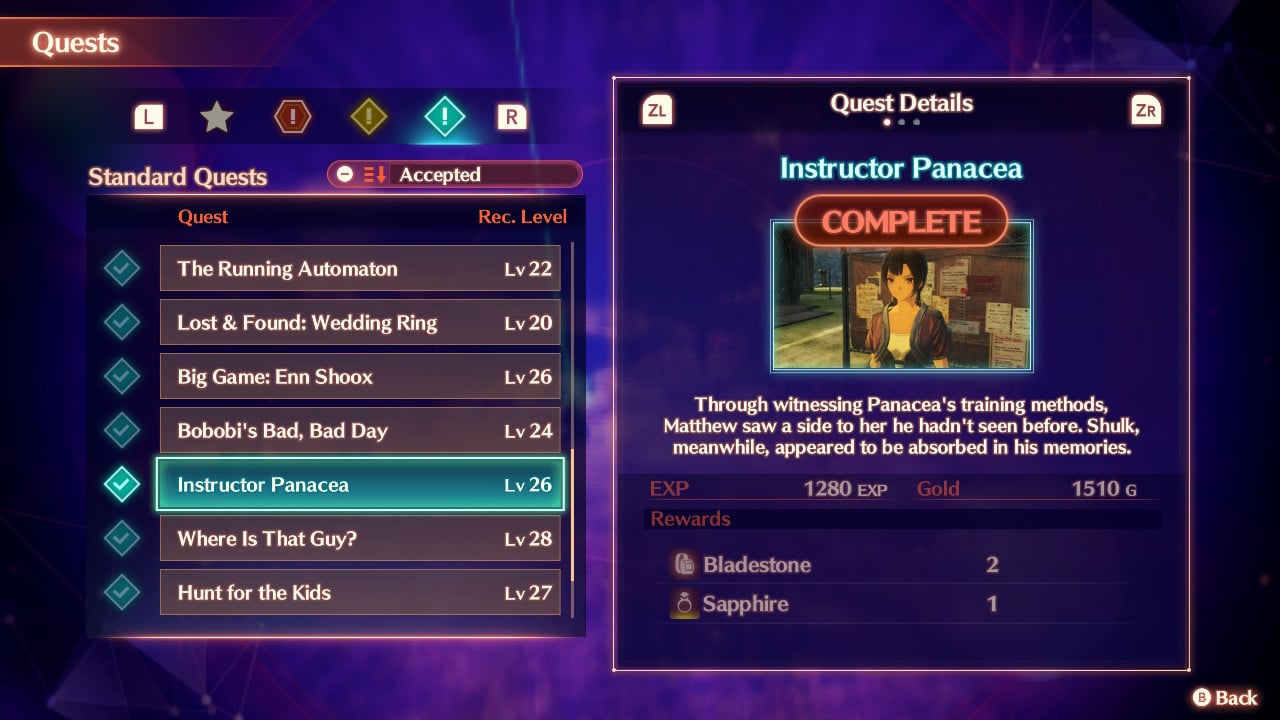
Task: Click the COMPLETE stamp
Action: [x=901, y=221]
